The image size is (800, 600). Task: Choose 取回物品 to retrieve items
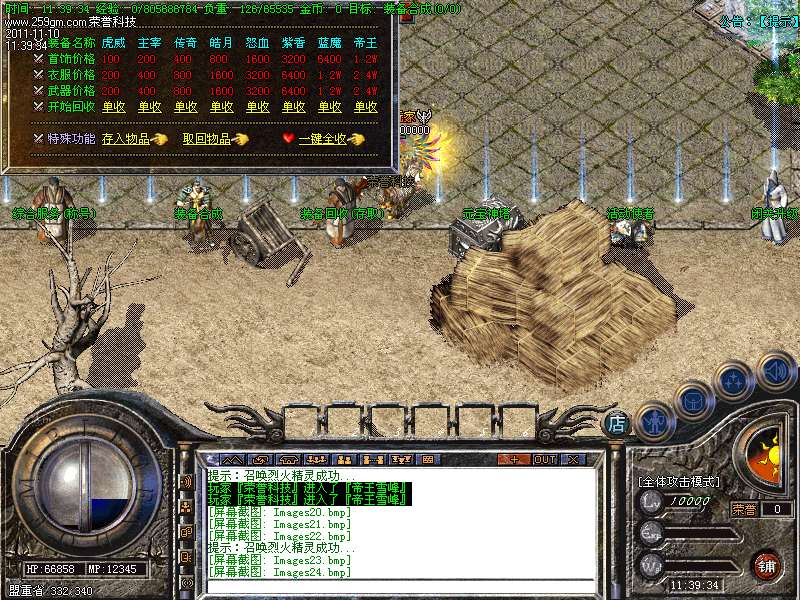(206, 139)
